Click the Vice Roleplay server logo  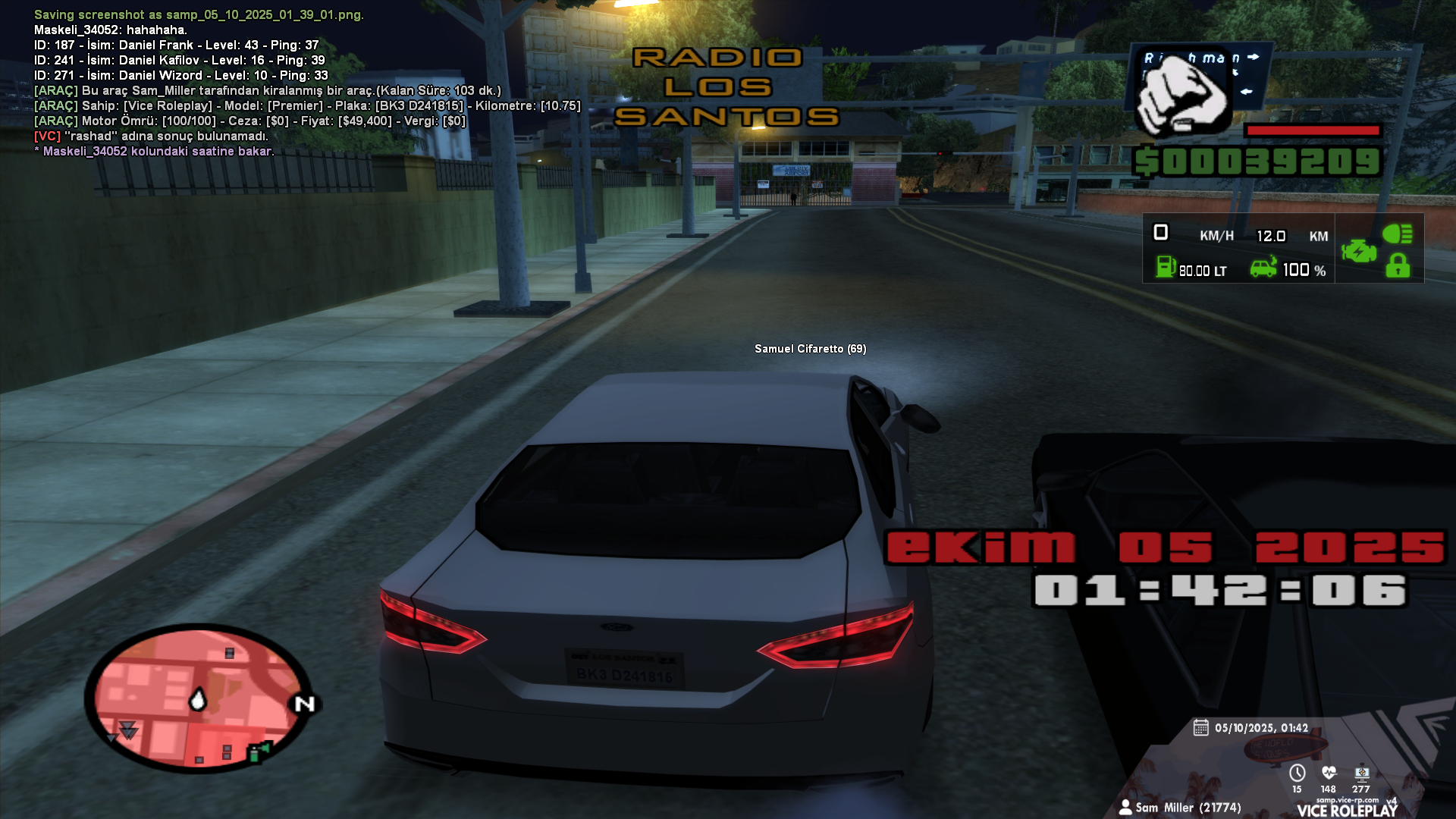pos(1347,810)
